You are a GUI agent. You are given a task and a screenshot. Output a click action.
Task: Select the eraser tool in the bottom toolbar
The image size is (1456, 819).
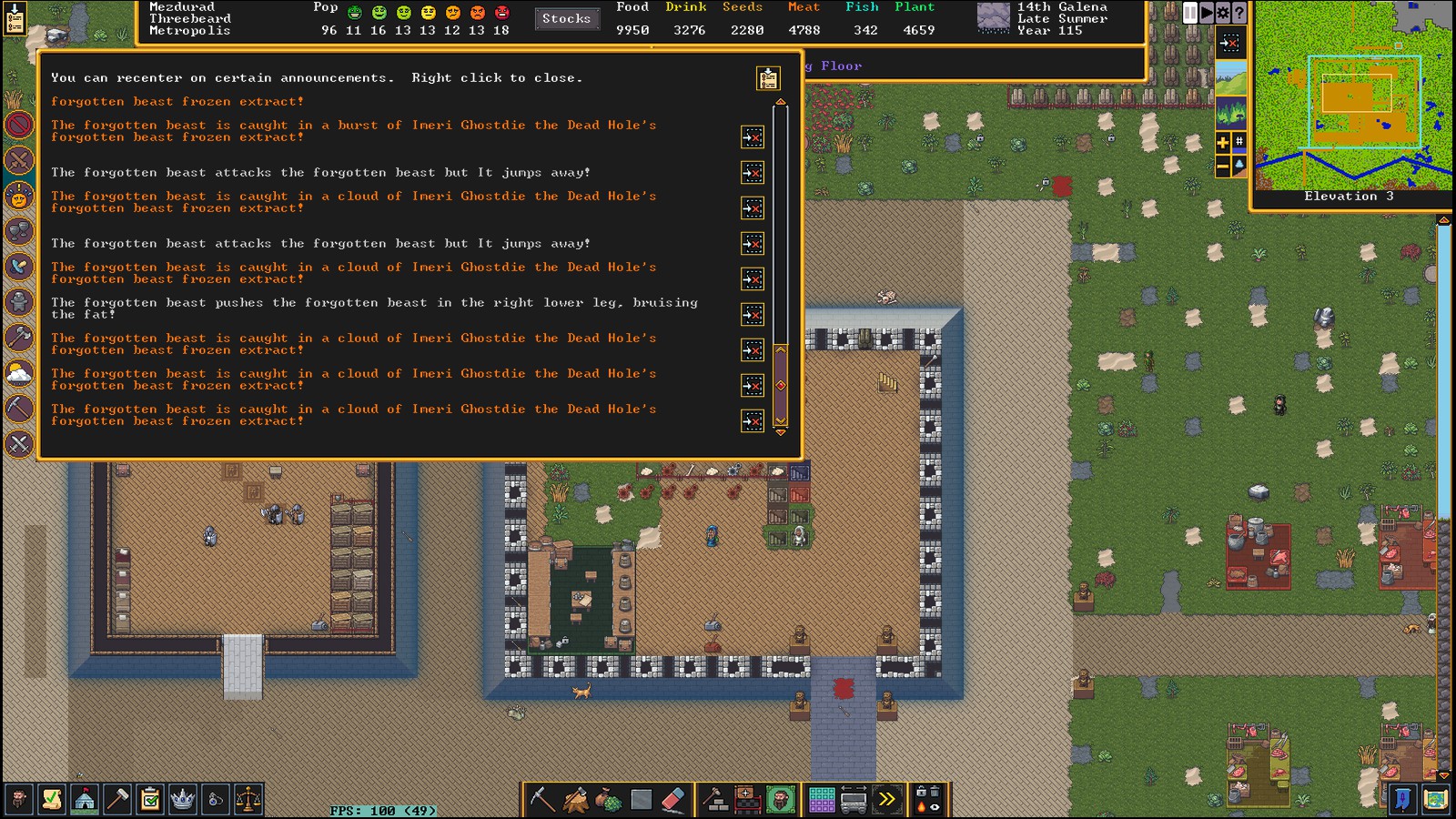pos(672,800)
